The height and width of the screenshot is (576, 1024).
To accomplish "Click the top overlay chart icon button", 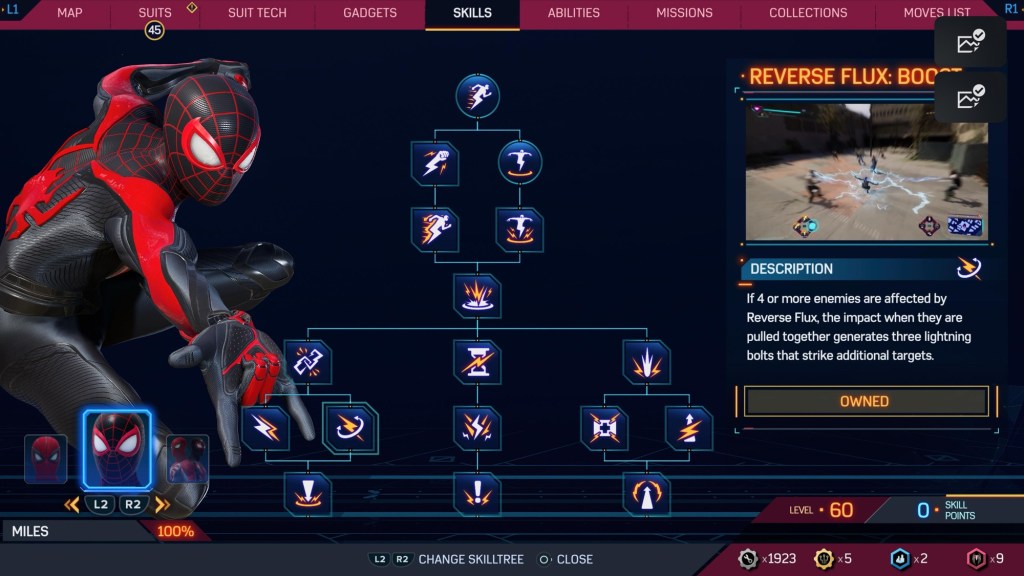I will coord(970,42).
